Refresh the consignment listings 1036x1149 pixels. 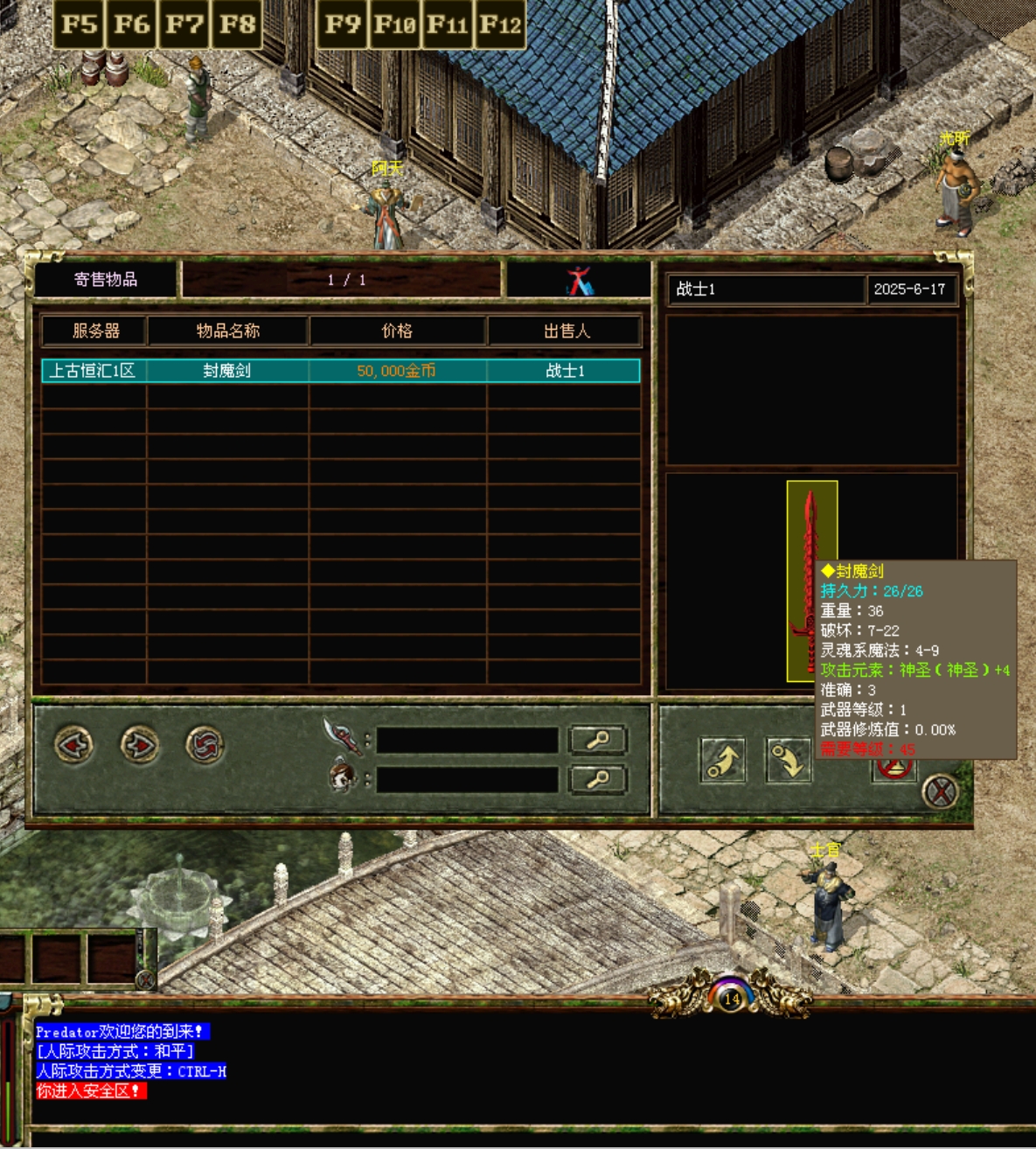[205, 745]
